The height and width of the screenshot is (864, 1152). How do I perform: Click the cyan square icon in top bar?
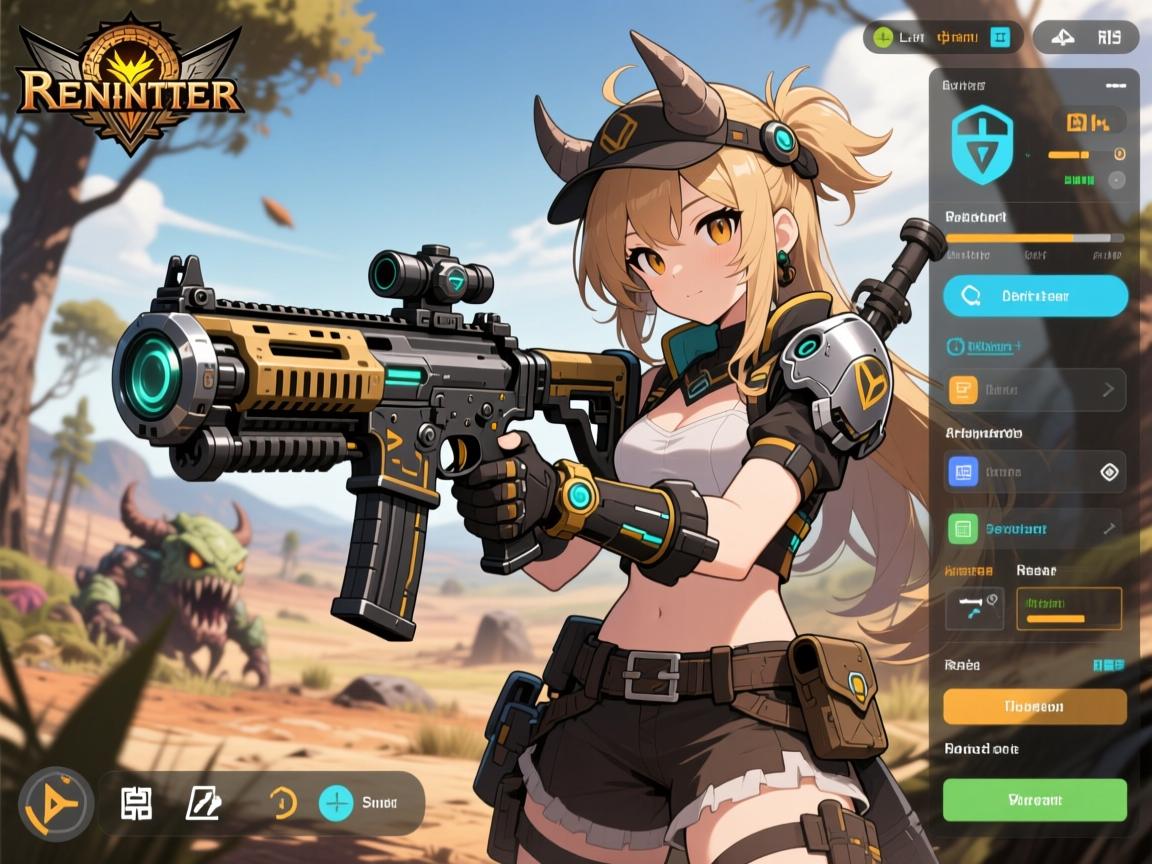click(1000, 38)
